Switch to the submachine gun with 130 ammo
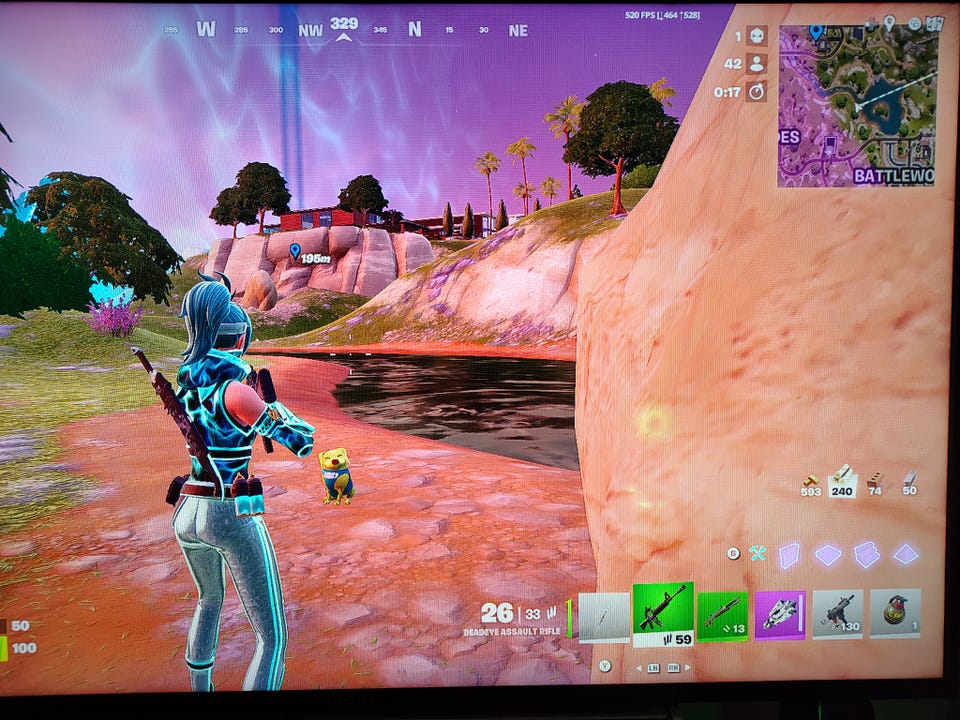This screenshot has height=720, width=960. point(837,614)
